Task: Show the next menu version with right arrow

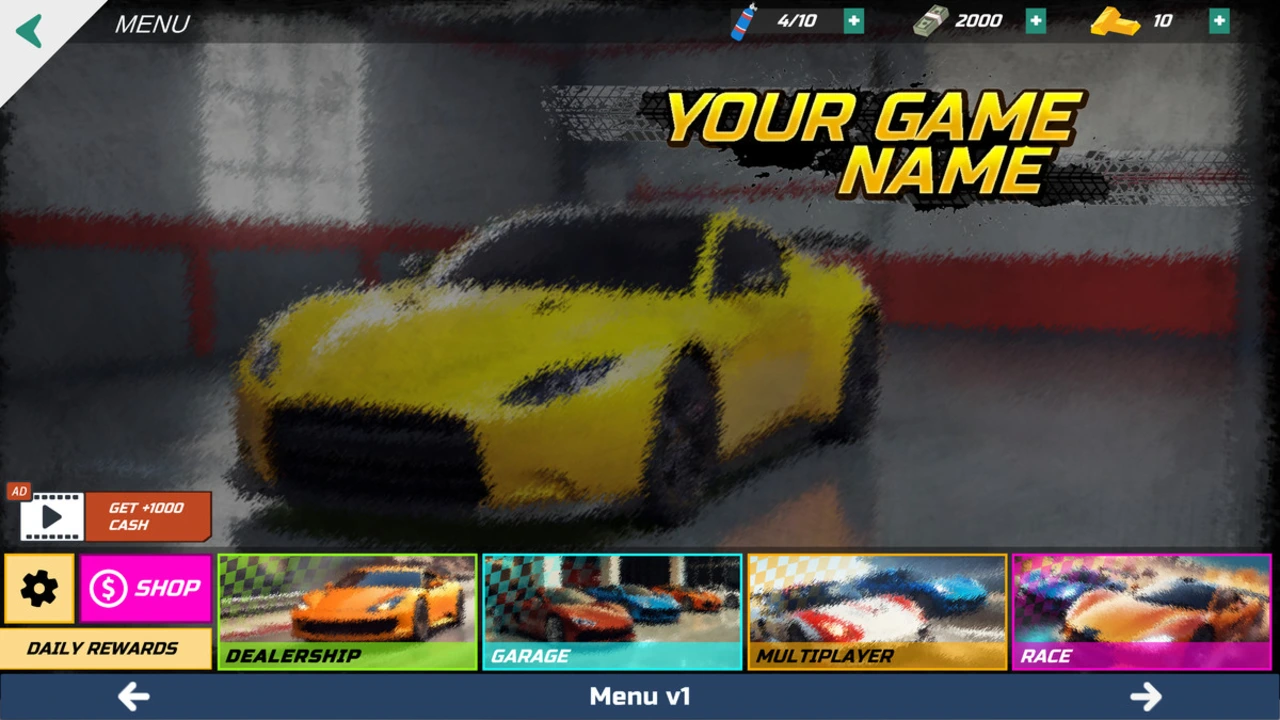Action: [1146, 696]
